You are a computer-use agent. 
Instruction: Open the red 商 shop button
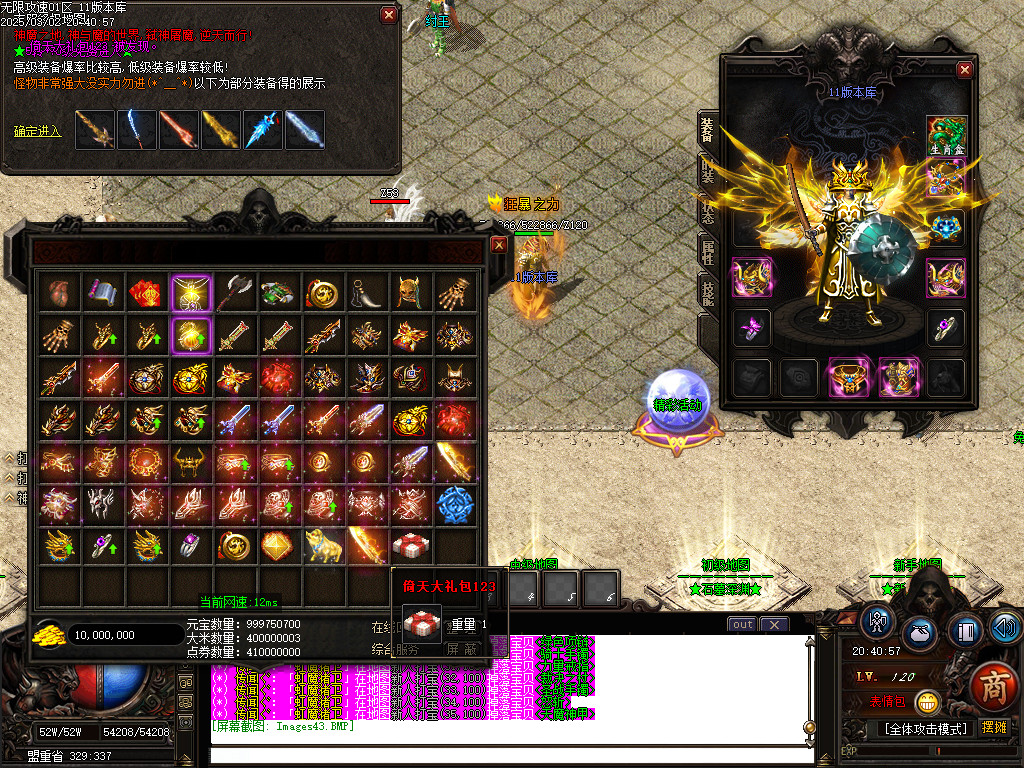coord(994,687)
